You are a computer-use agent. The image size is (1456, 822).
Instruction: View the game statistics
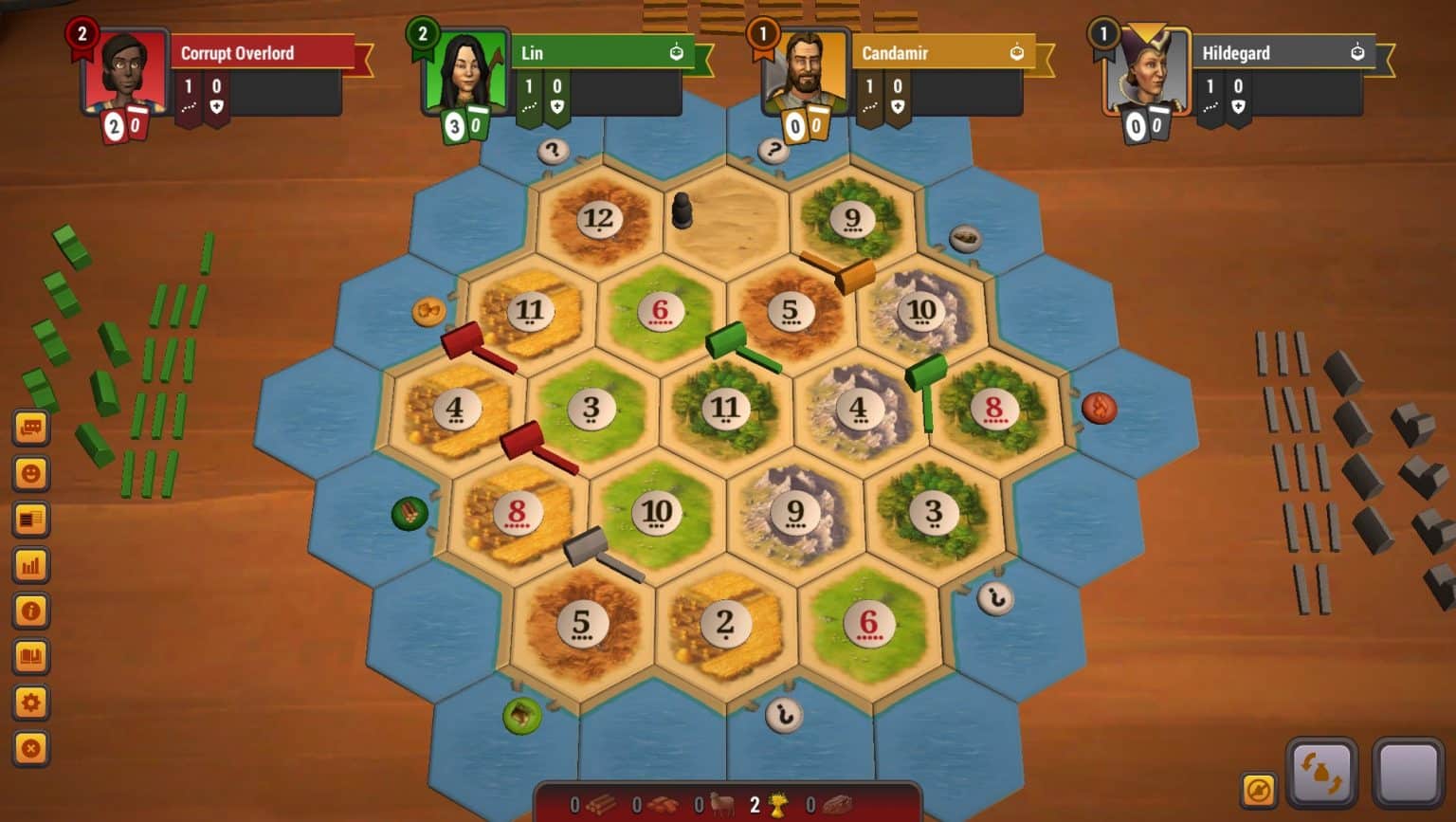click(31, 565)
